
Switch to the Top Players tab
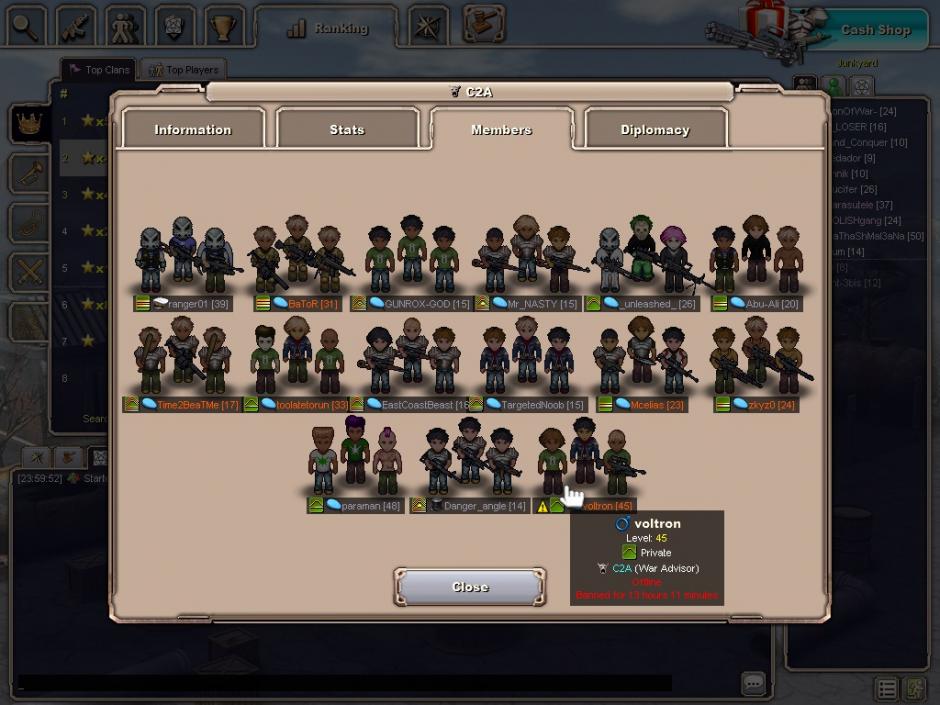coord(182,70)
